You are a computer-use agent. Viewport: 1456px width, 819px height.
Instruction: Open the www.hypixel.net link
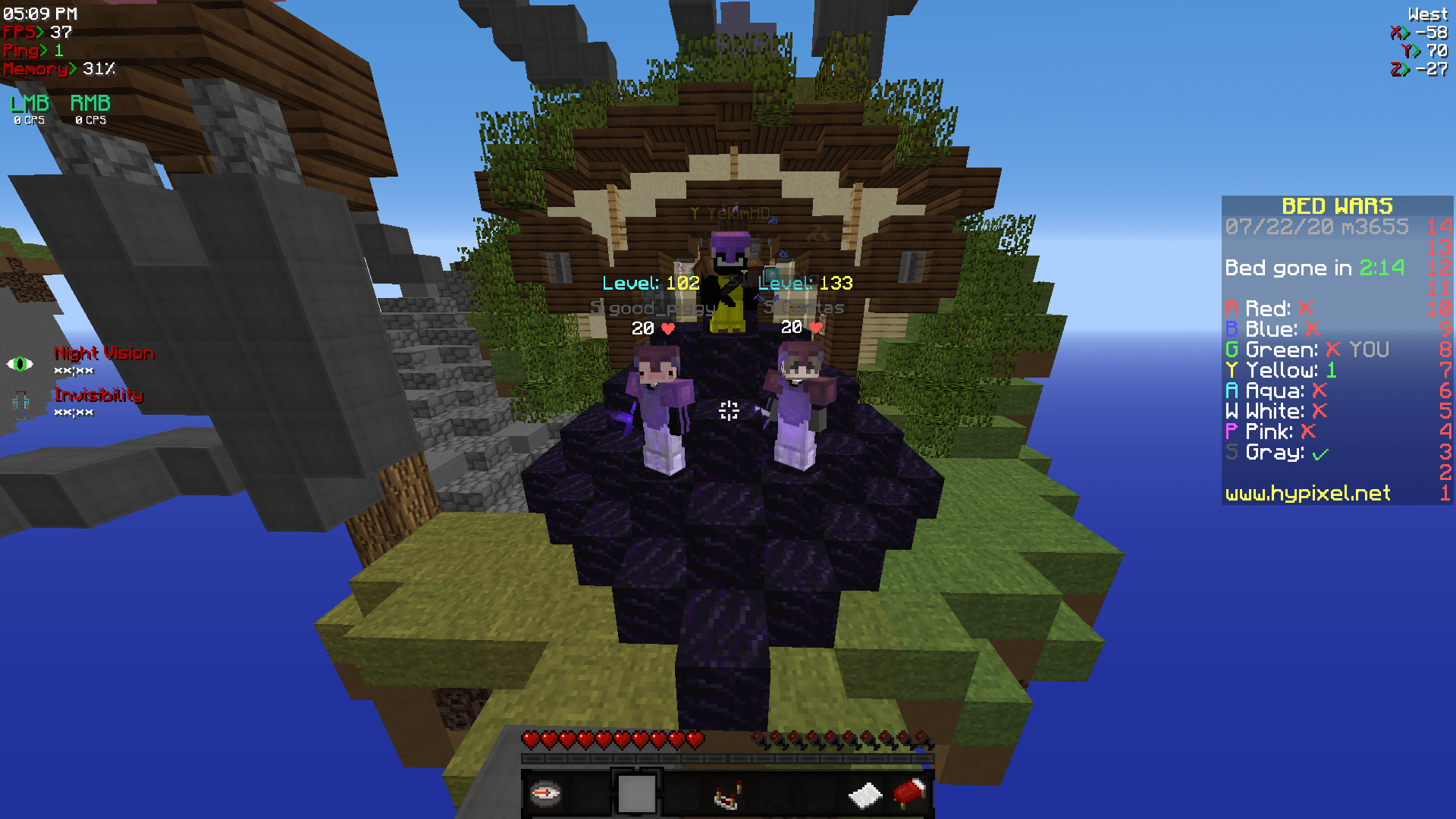[1307, 494]
